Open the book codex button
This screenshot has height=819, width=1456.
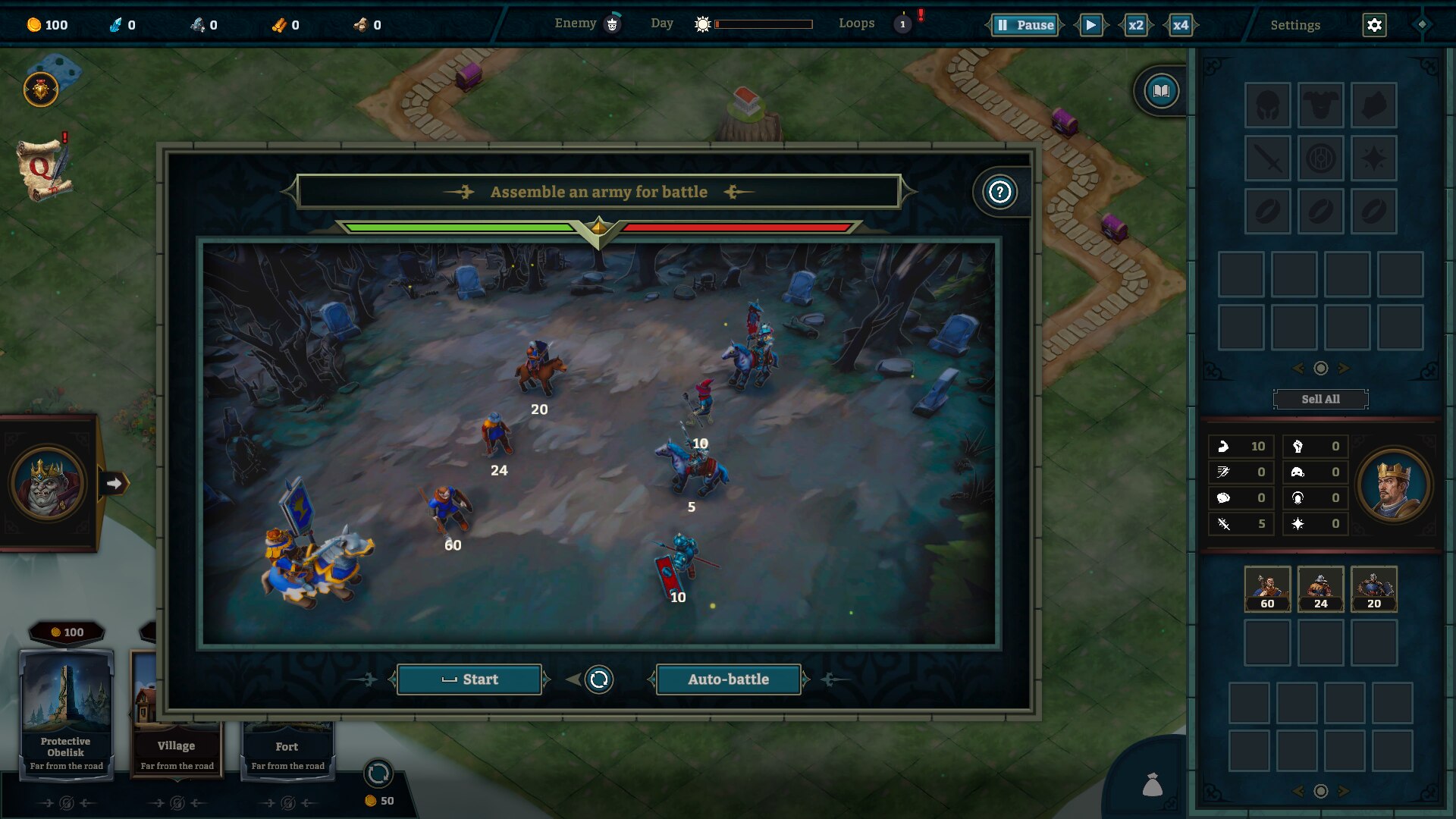tap(1161, 92)
